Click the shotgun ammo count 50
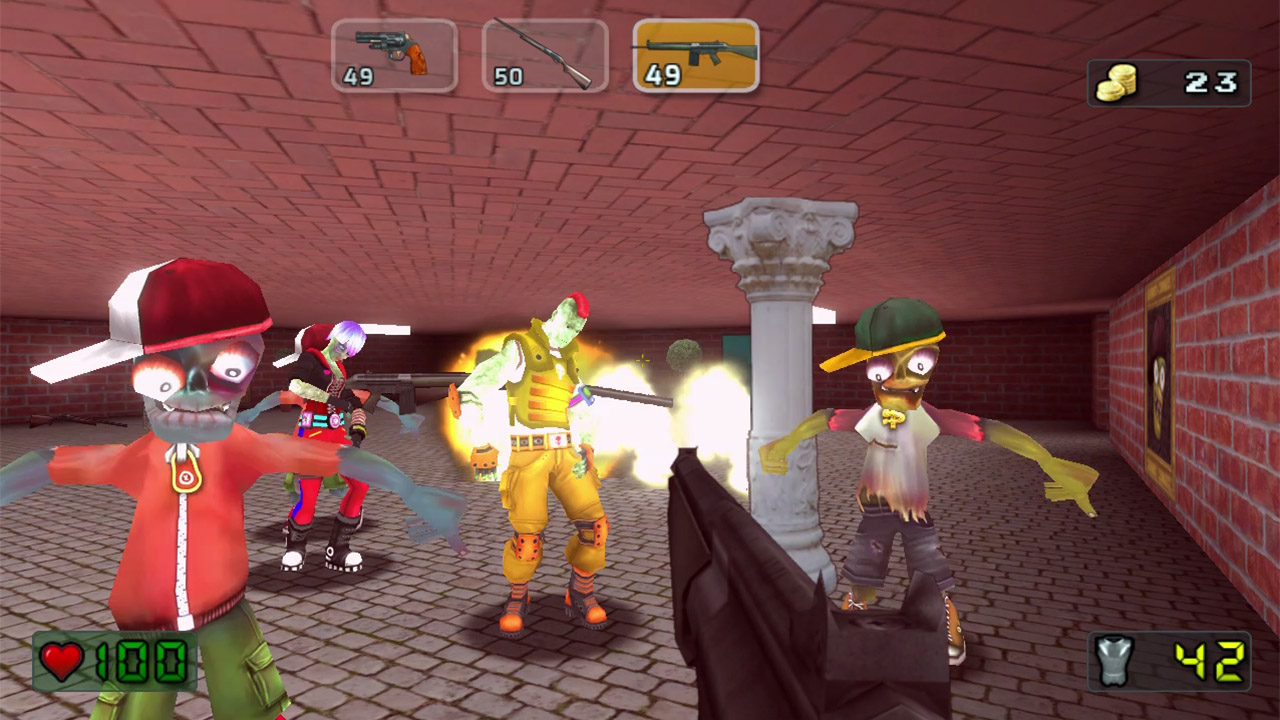 click(511, 74)
